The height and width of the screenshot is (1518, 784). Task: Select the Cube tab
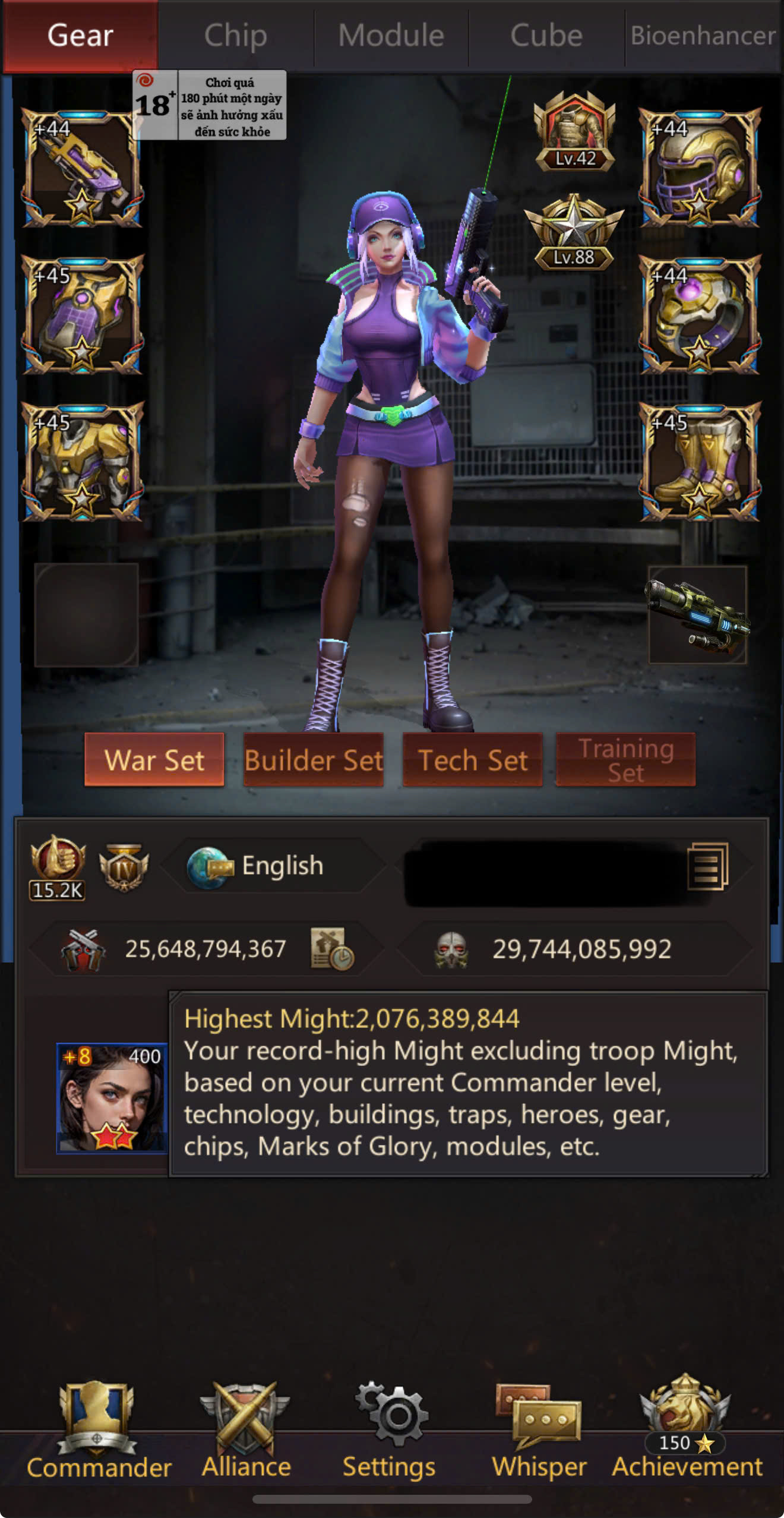click(x=546, y=36)
